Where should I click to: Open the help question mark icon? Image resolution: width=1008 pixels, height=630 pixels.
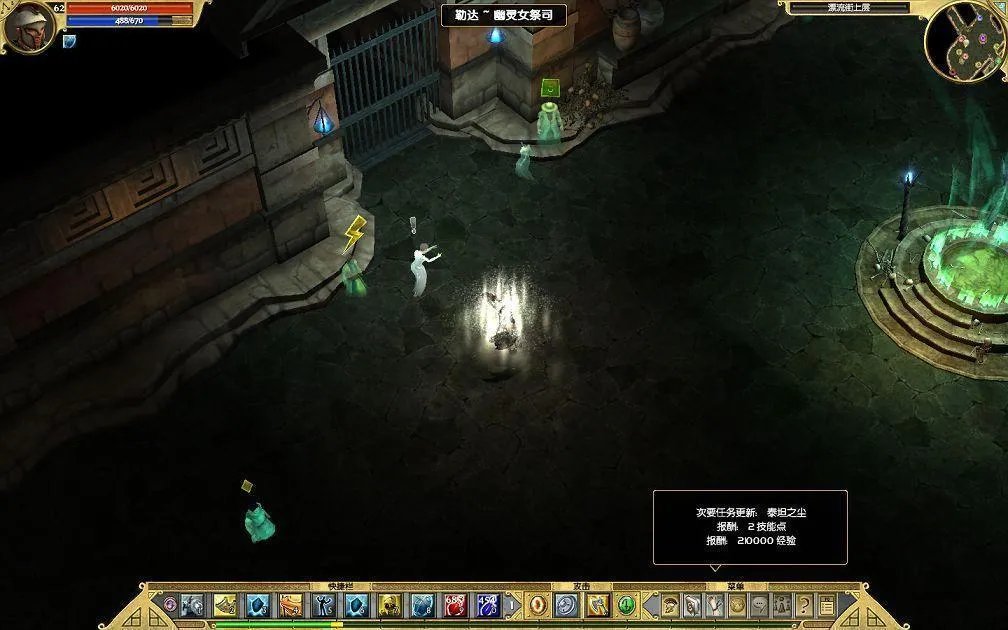[804, 605]
